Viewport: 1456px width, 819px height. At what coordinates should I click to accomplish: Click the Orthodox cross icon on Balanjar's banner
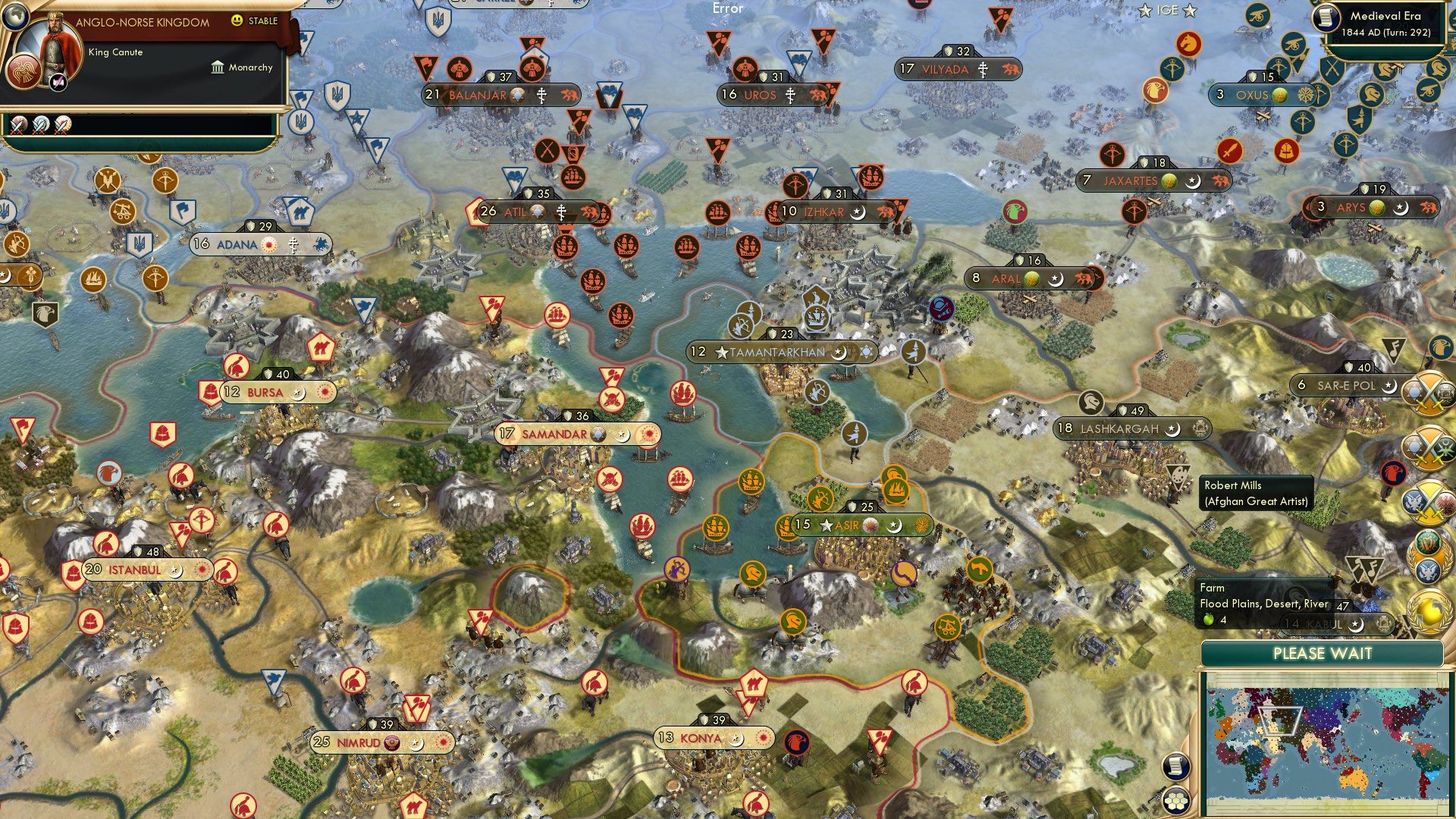pos(543,96)
